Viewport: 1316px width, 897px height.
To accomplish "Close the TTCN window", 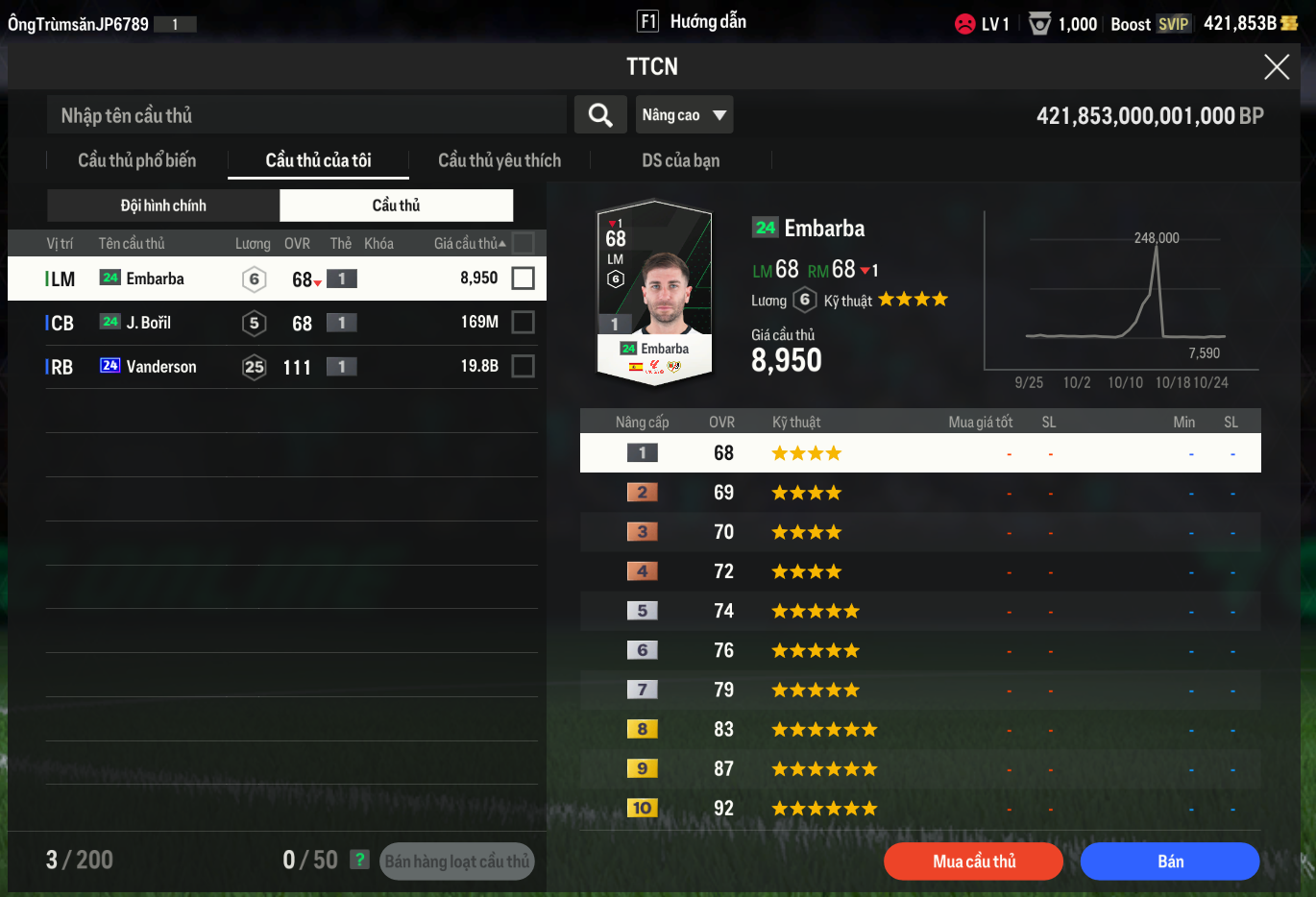I will 1276,66.
